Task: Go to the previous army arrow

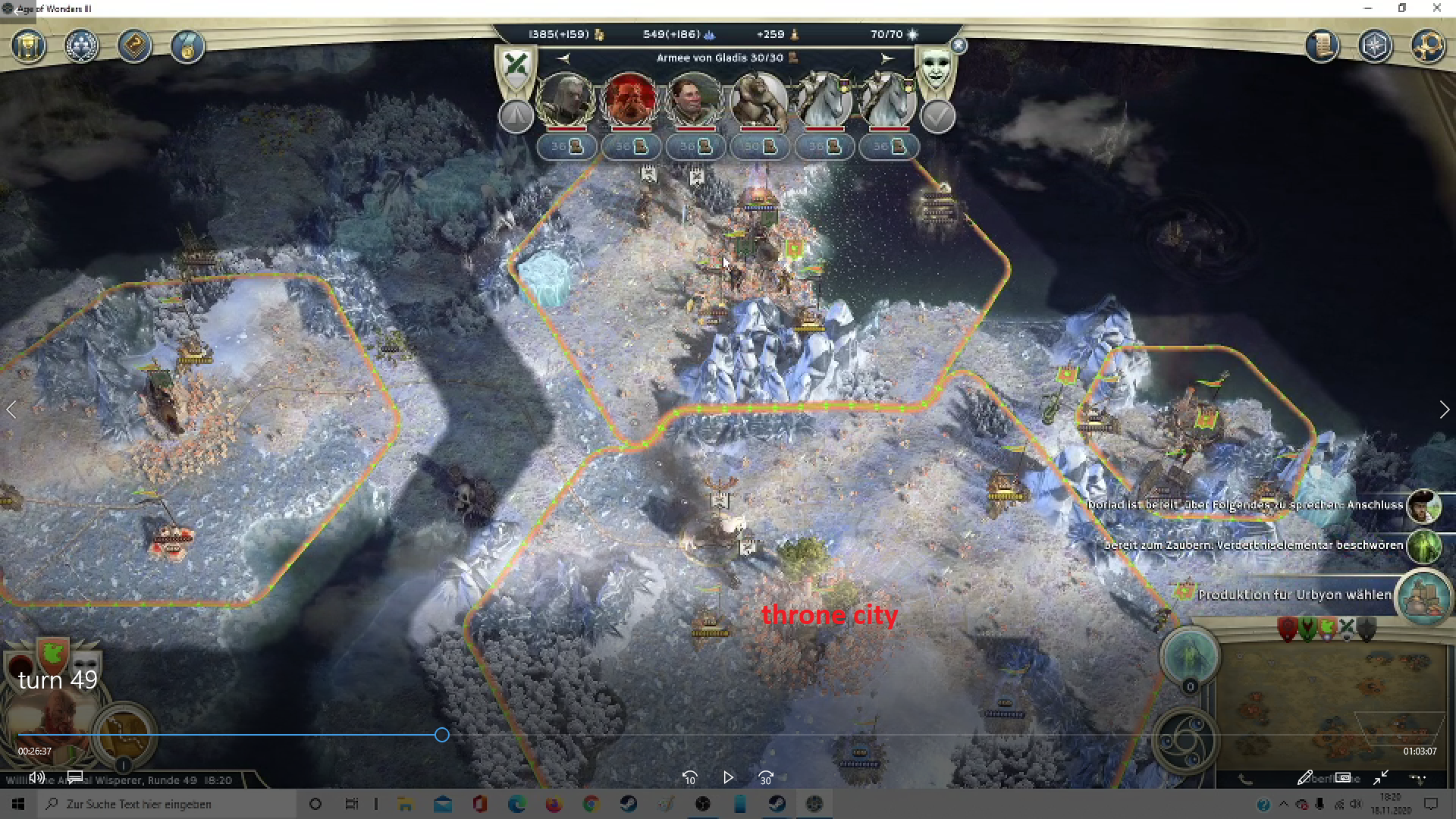Action: click(563, 58)
